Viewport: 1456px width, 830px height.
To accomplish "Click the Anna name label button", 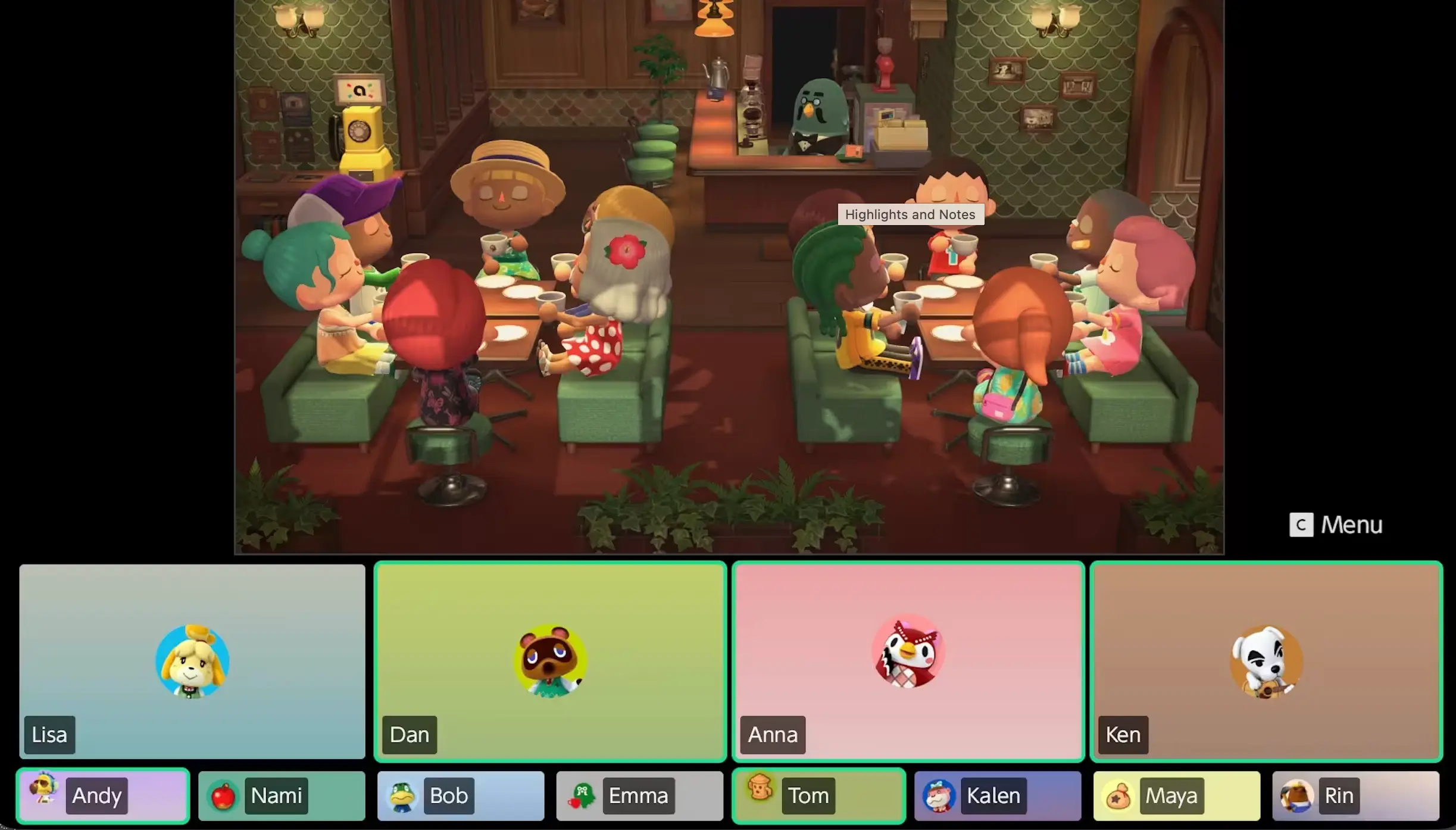I will pyautogui.click(x=771, y=735).
